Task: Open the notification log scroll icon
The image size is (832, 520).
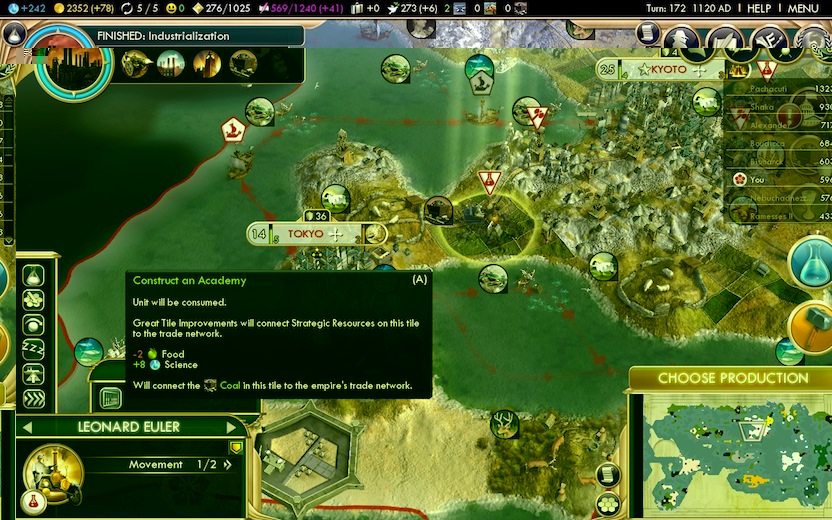Action: tap(648, 35)
